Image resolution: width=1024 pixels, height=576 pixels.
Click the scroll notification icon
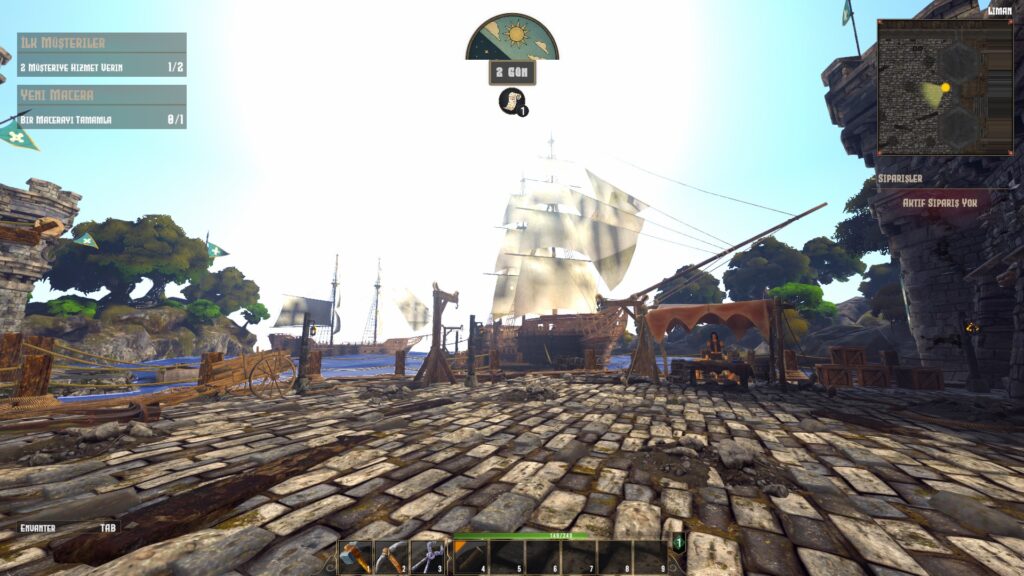coord(512,102)
